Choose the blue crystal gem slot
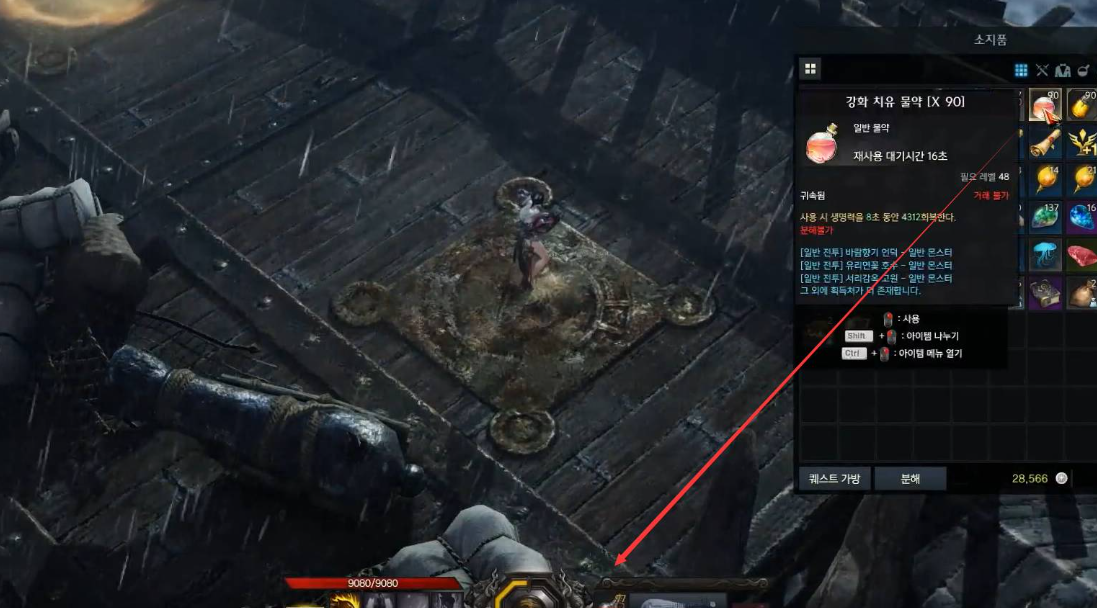The height and width of the screenshot is (608, 1097). click(x=1082, y=218)
